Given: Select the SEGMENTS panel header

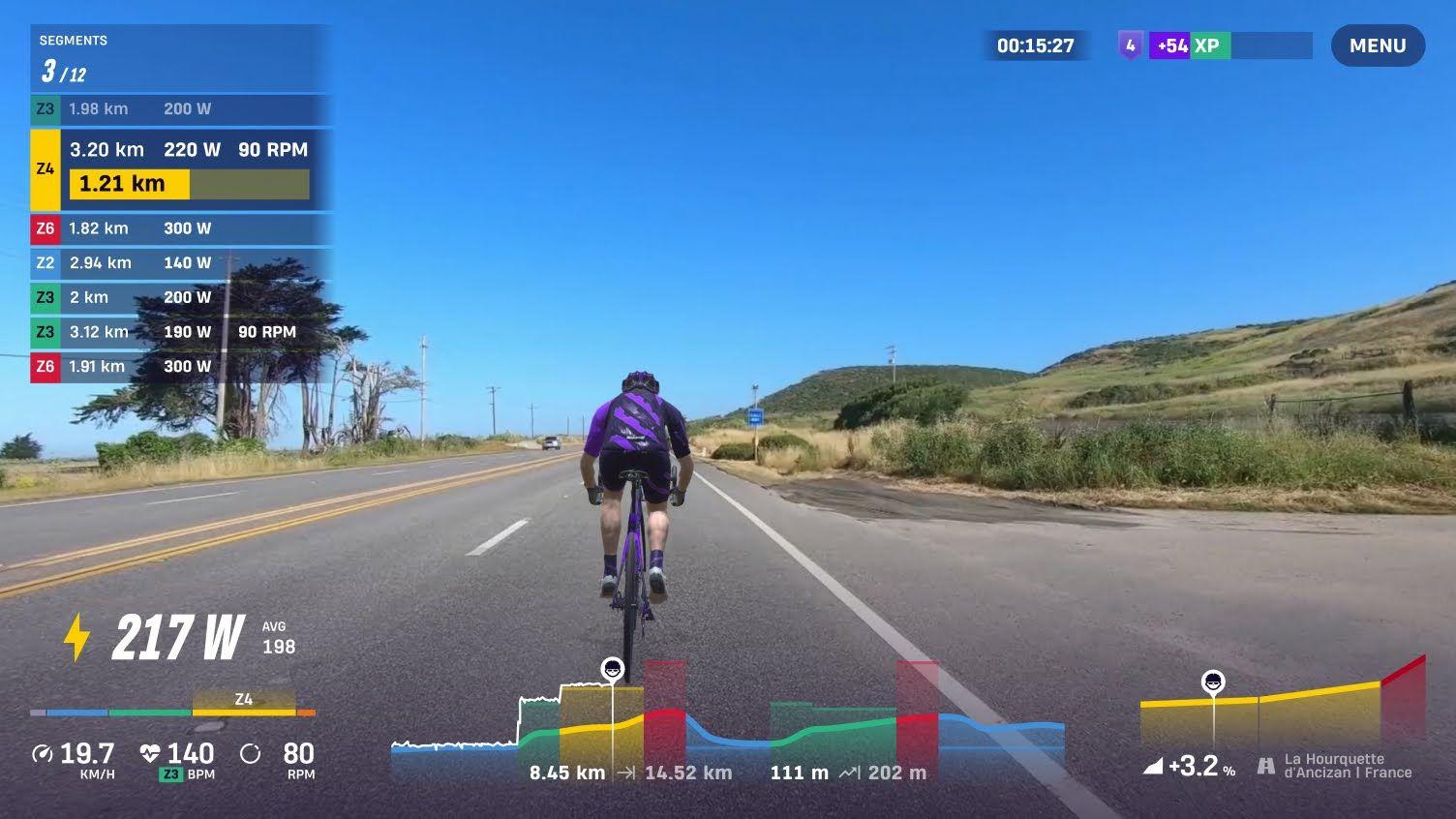Looking at the screenshot, I should (x=72, y=40).
